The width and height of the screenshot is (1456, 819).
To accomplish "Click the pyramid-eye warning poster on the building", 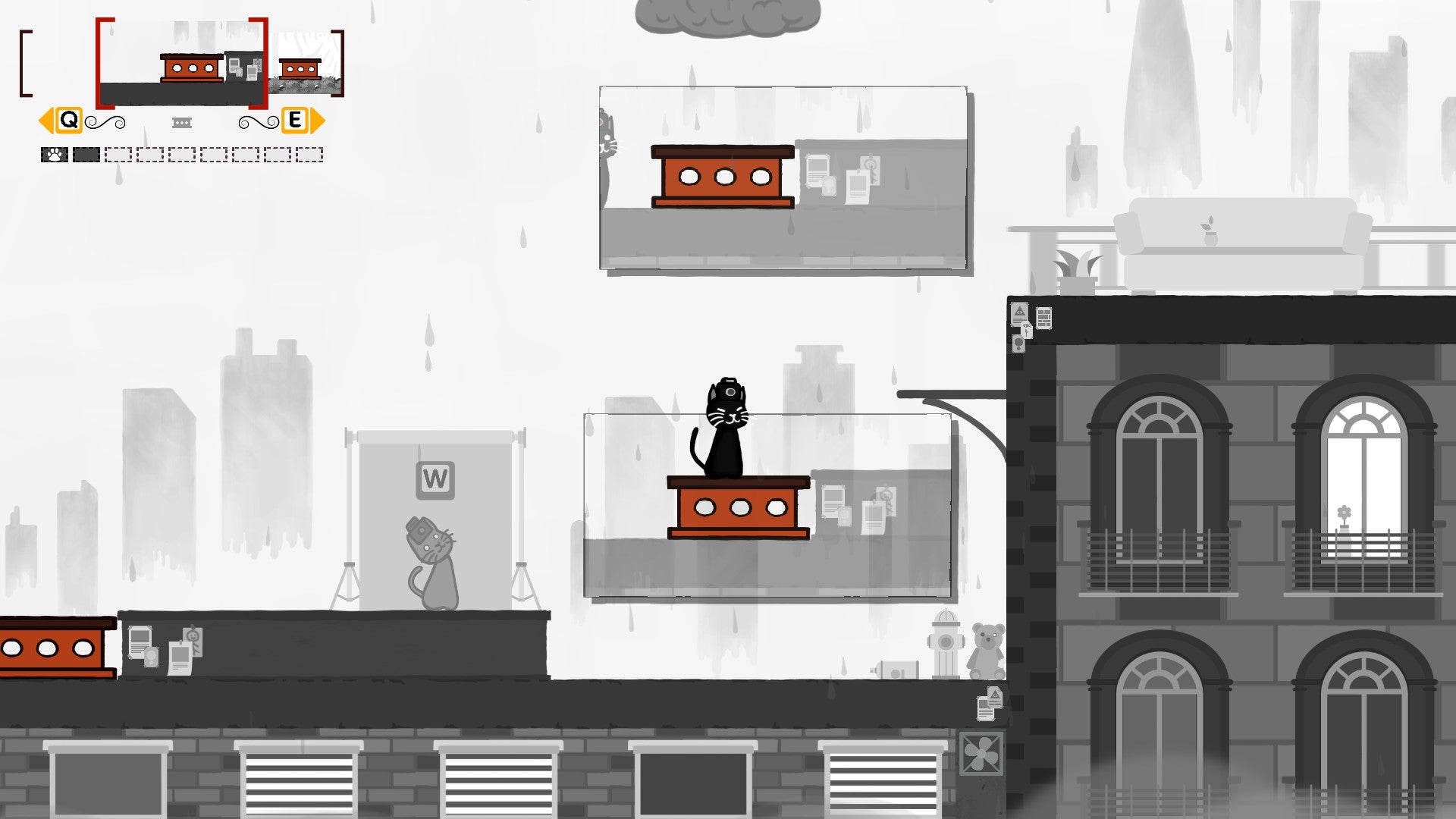I will pos(1020,313).
